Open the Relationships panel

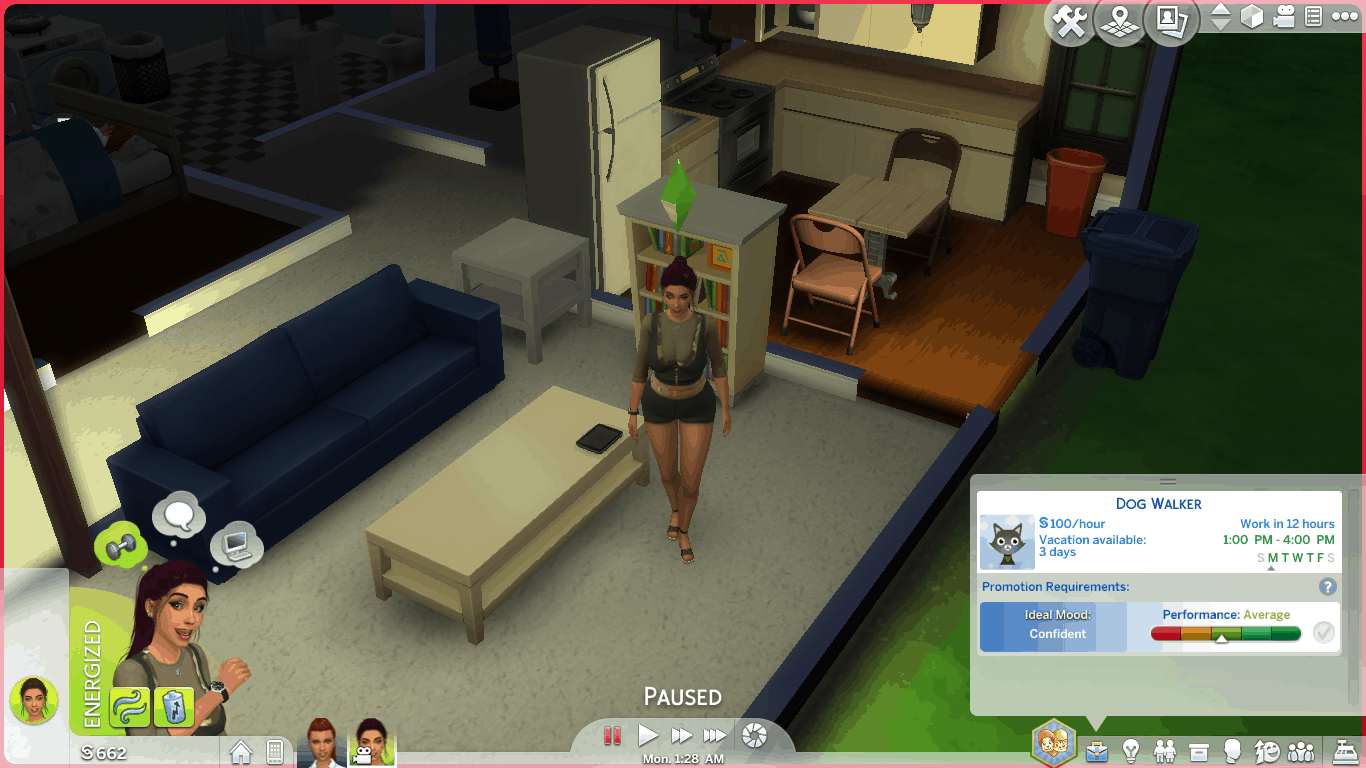pos(1165,750)
